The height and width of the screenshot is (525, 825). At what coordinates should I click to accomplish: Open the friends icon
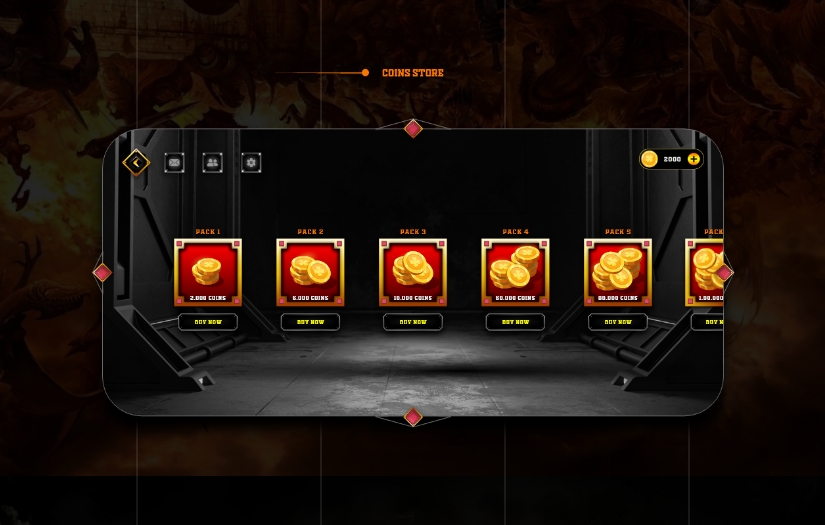pos(212,162)
